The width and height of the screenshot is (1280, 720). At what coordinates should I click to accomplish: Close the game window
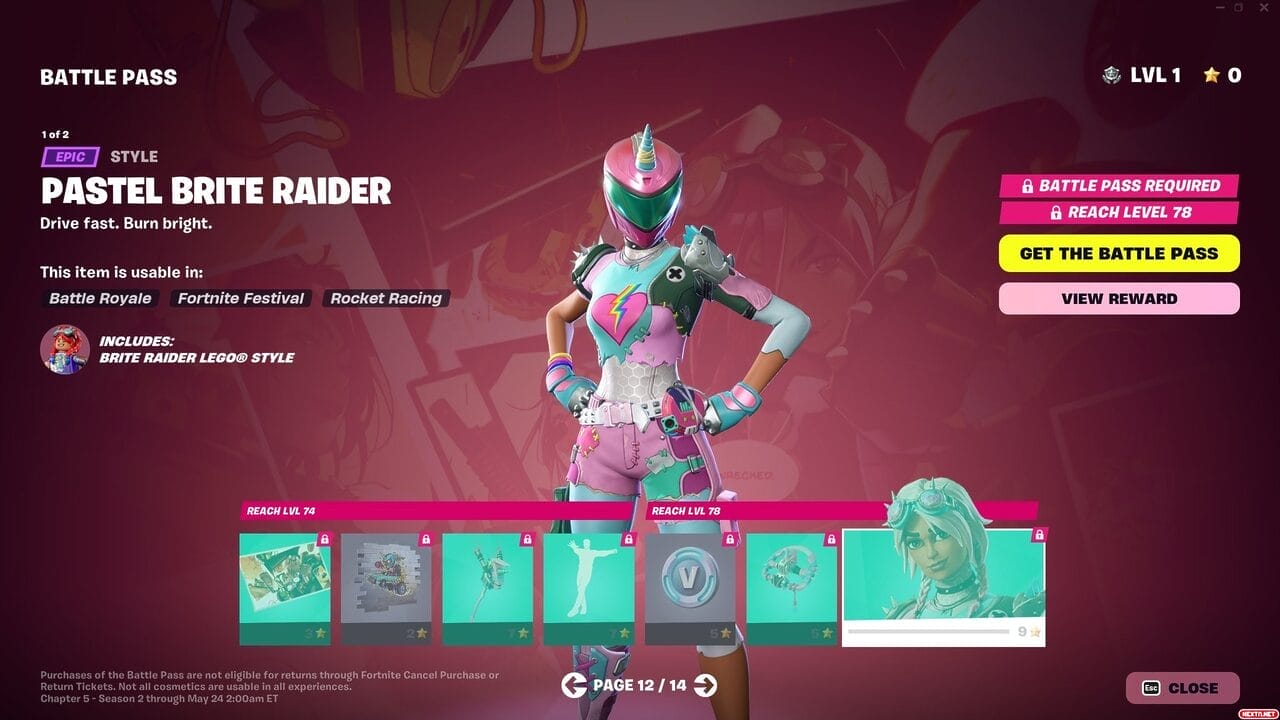point(1264,8)
